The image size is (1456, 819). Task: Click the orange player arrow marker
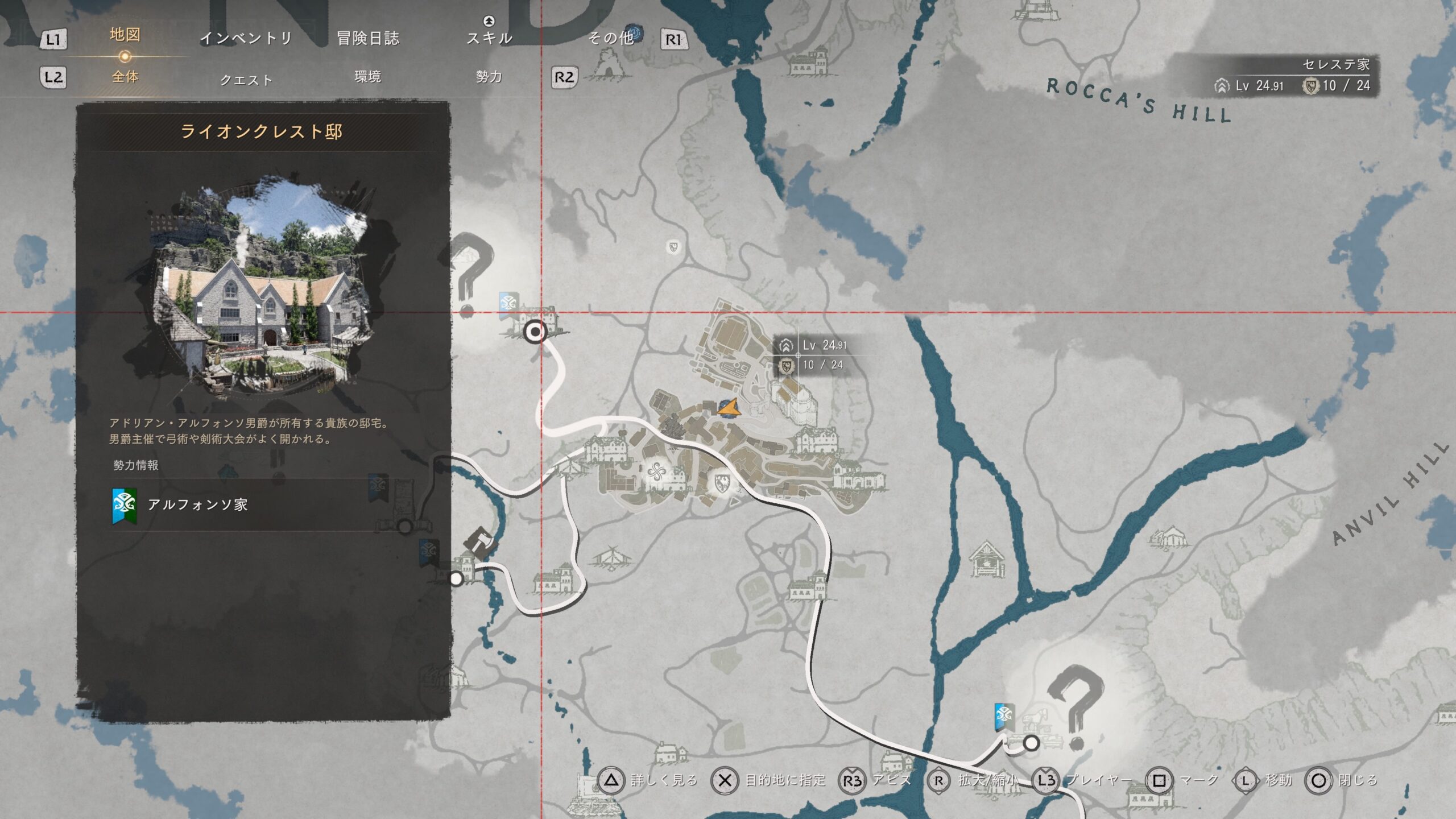coord(728,407)
